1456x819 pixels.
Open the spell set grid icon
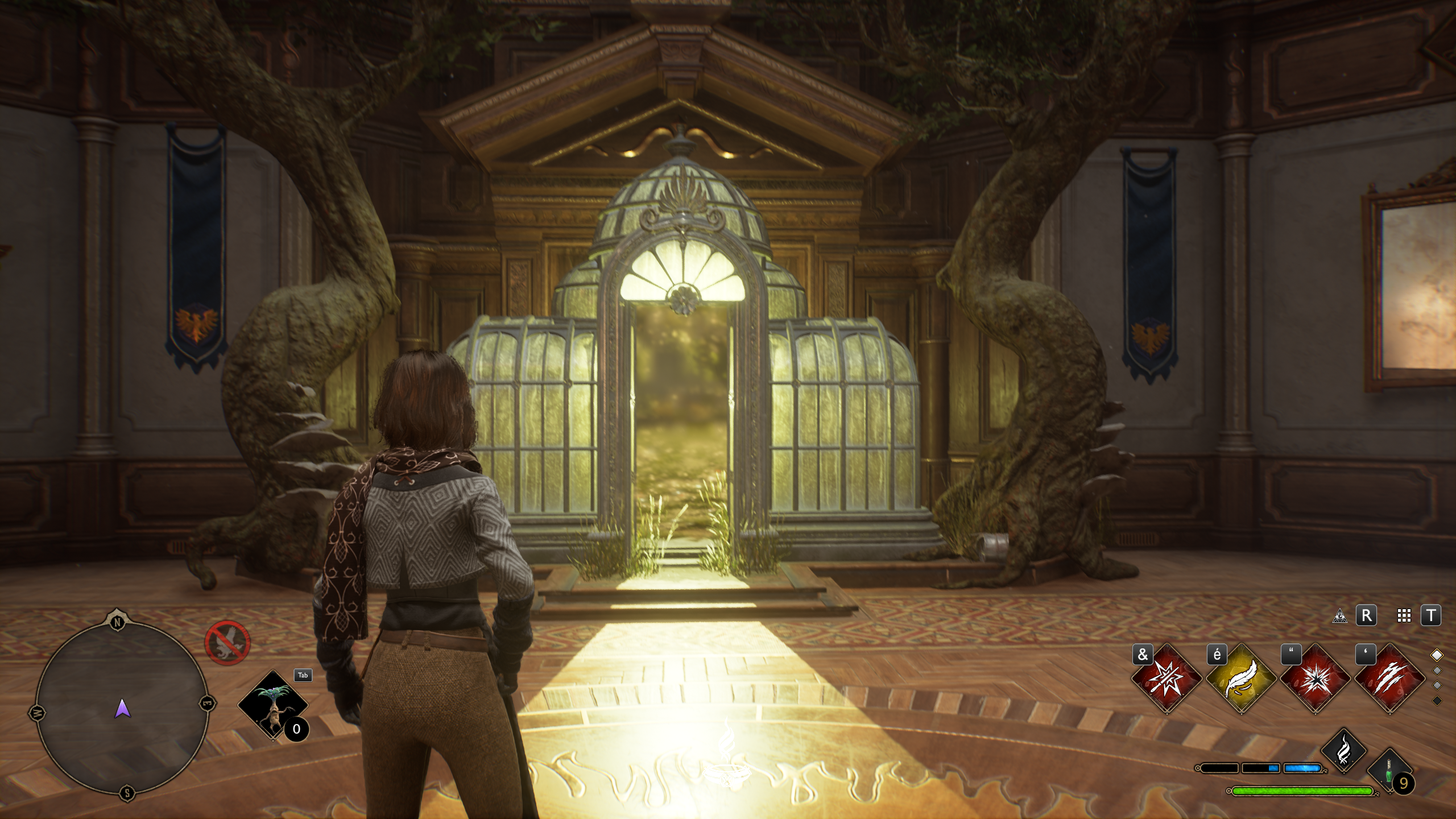pyautogui.click(x=1404, y=616)
